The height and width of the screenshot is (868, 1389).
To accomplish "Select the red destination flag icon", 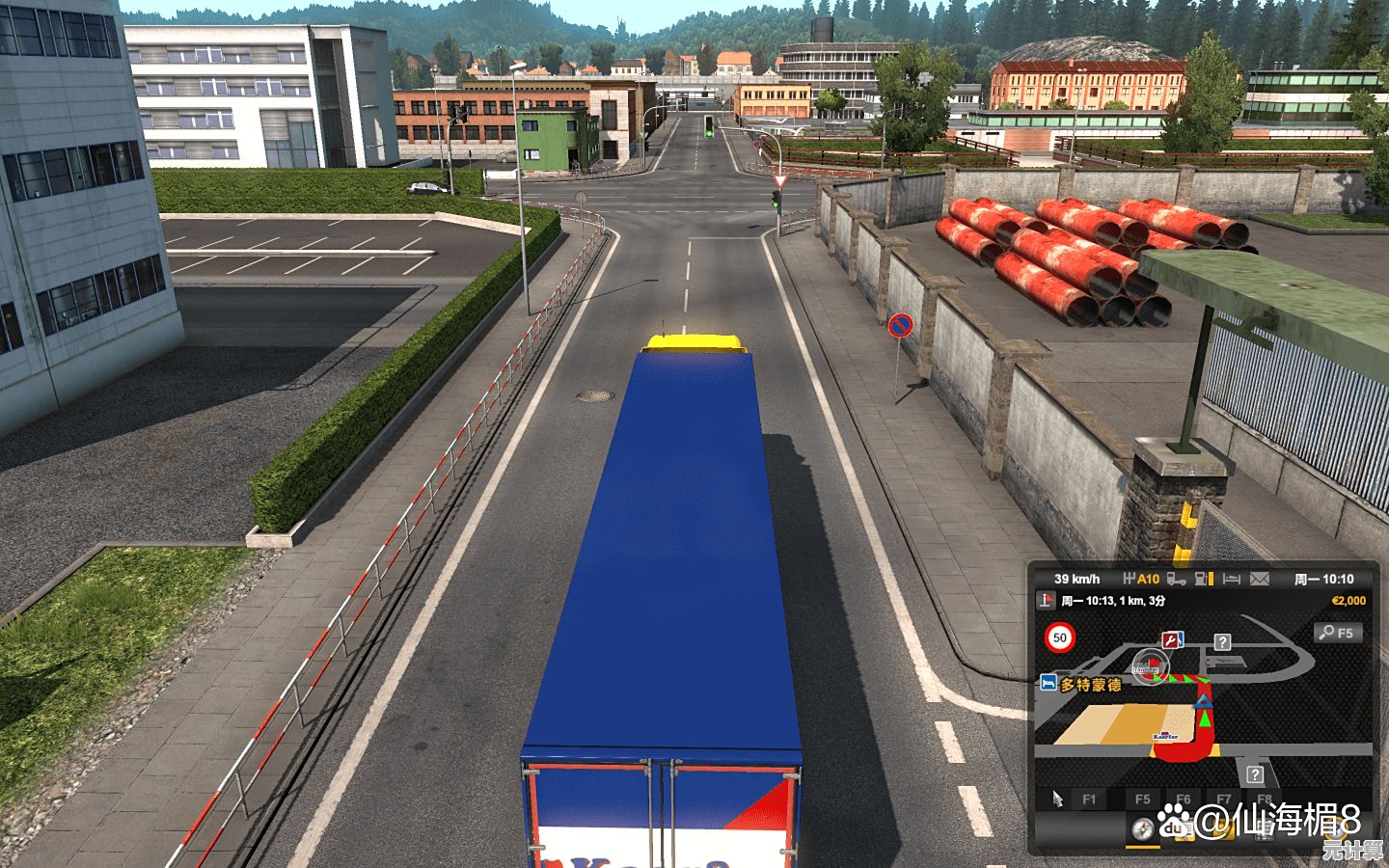I will tap(1047, 600).
